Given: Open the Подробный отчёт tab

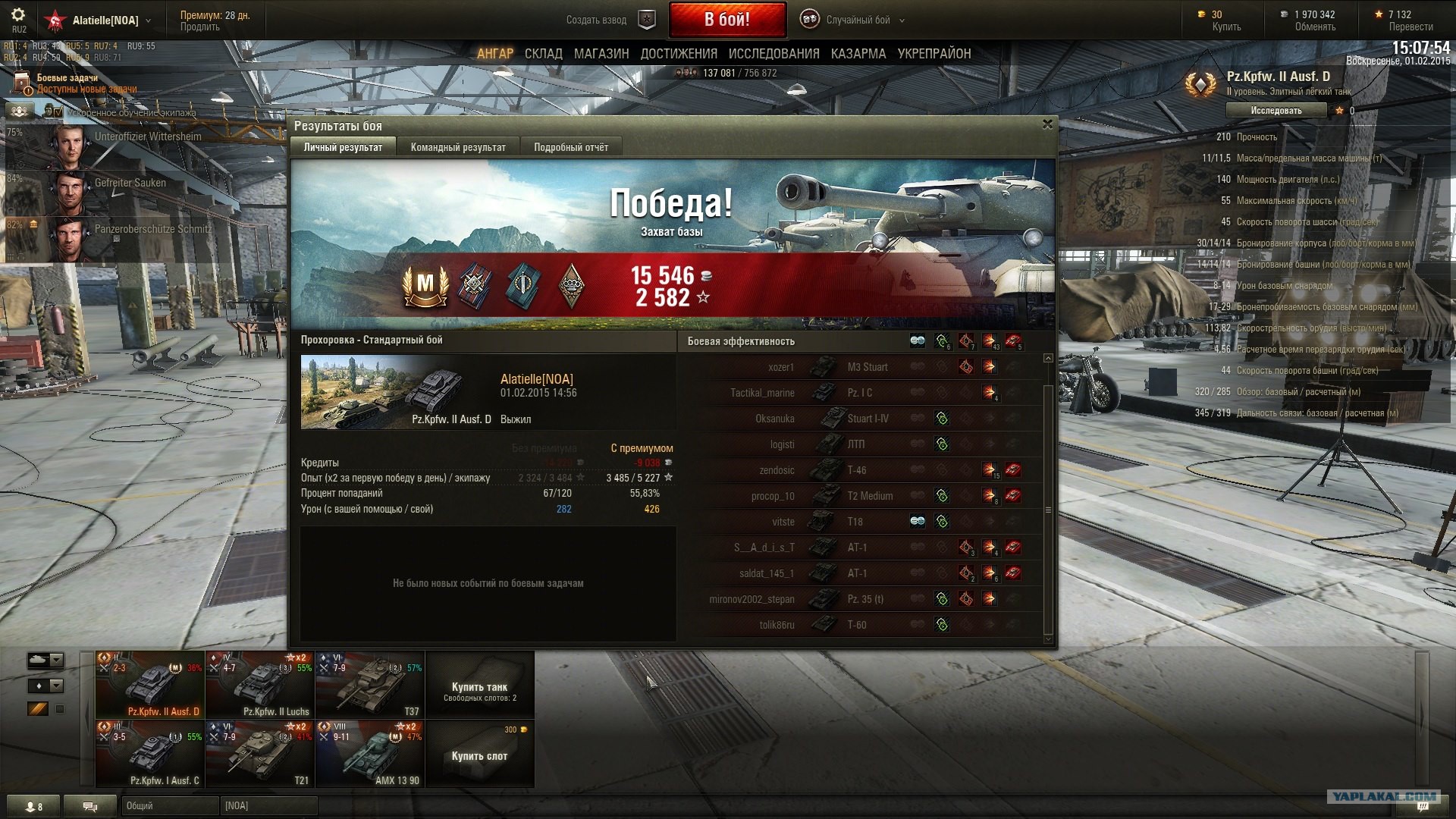Looking at the screenshot, I should 570,147.
